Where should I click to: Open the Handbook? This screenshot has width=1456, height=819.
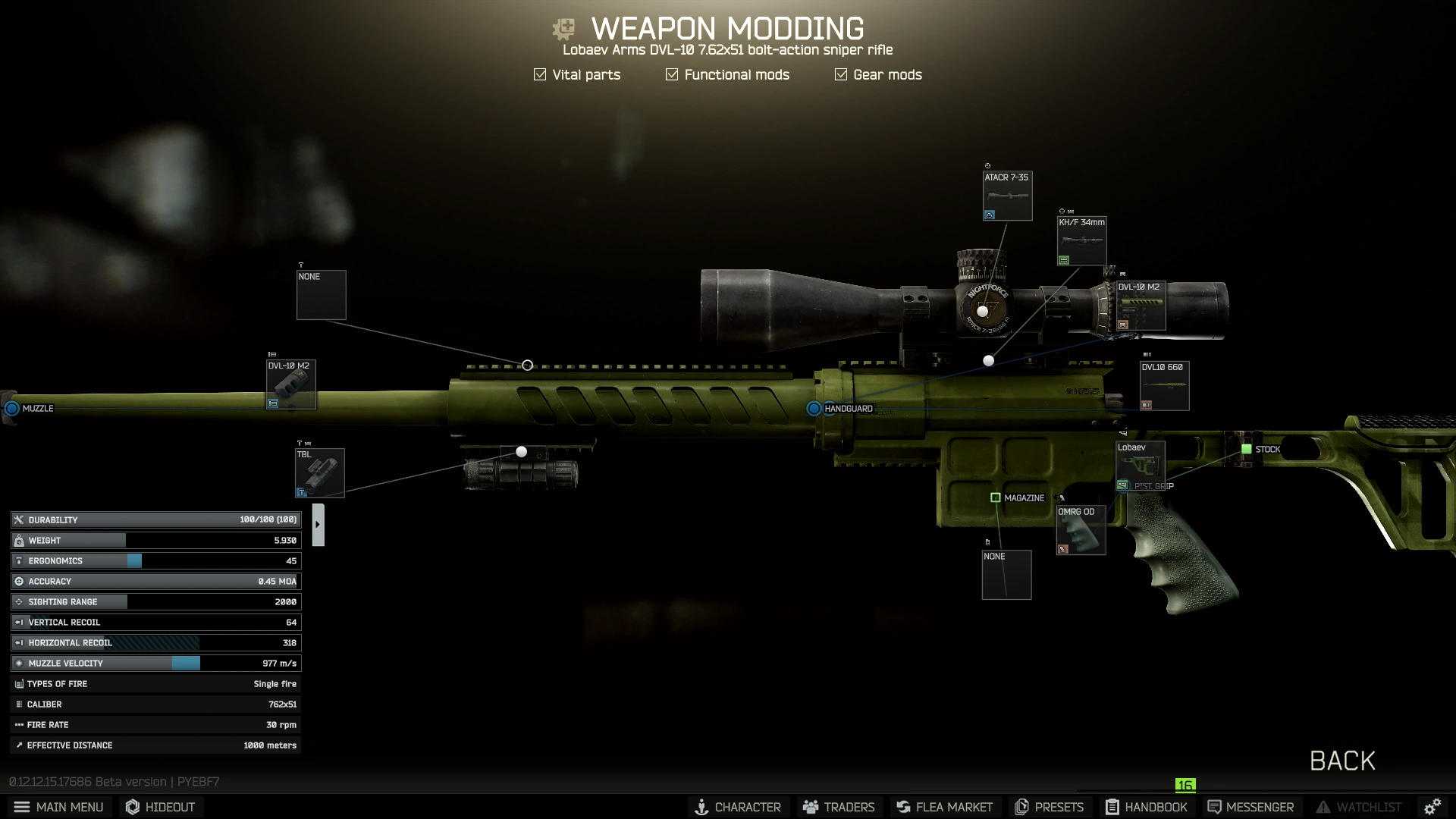point(1146,807)
